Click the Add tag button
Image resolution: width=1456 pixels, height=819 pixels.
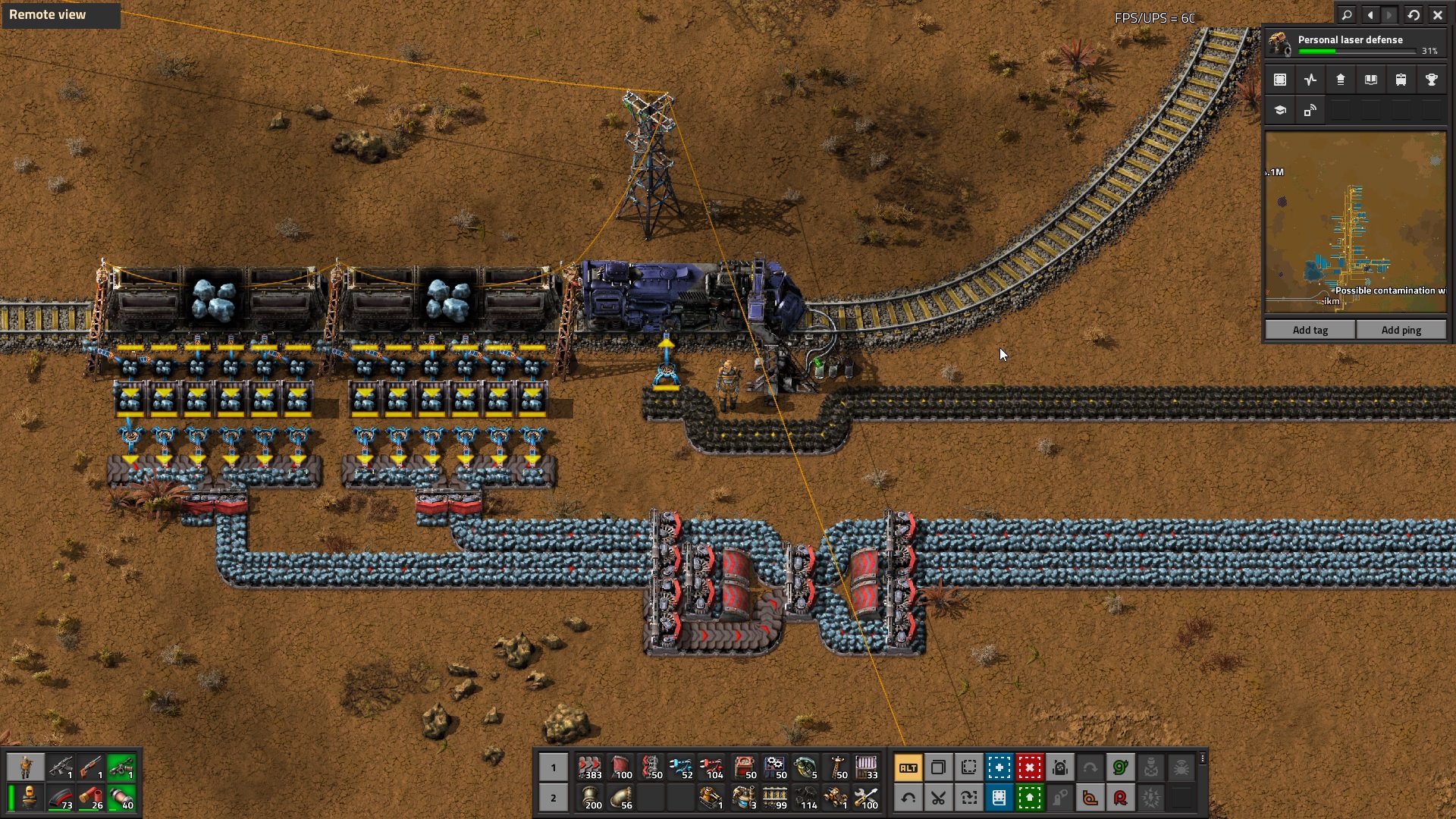1310,330
